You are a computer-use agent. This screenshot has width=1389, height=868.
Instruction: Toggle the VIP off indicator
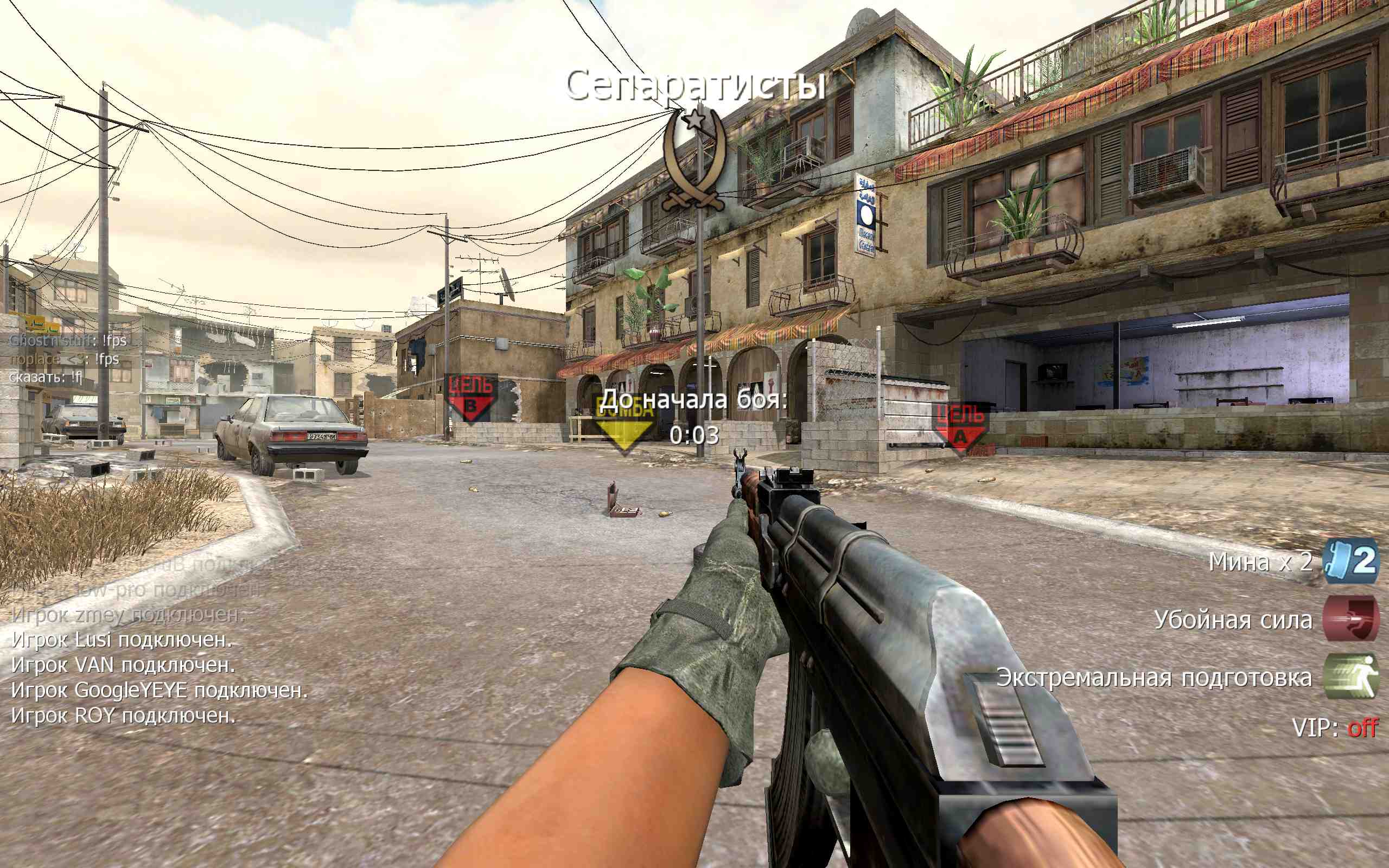tap(1362, 728)
